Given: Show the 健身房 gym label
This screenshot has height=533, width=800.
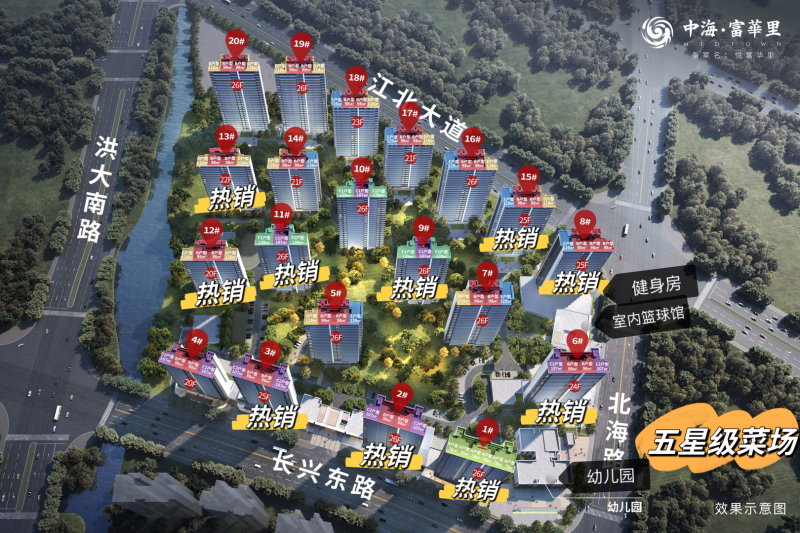Looking at the screenshot, I should tap(656, 286).
